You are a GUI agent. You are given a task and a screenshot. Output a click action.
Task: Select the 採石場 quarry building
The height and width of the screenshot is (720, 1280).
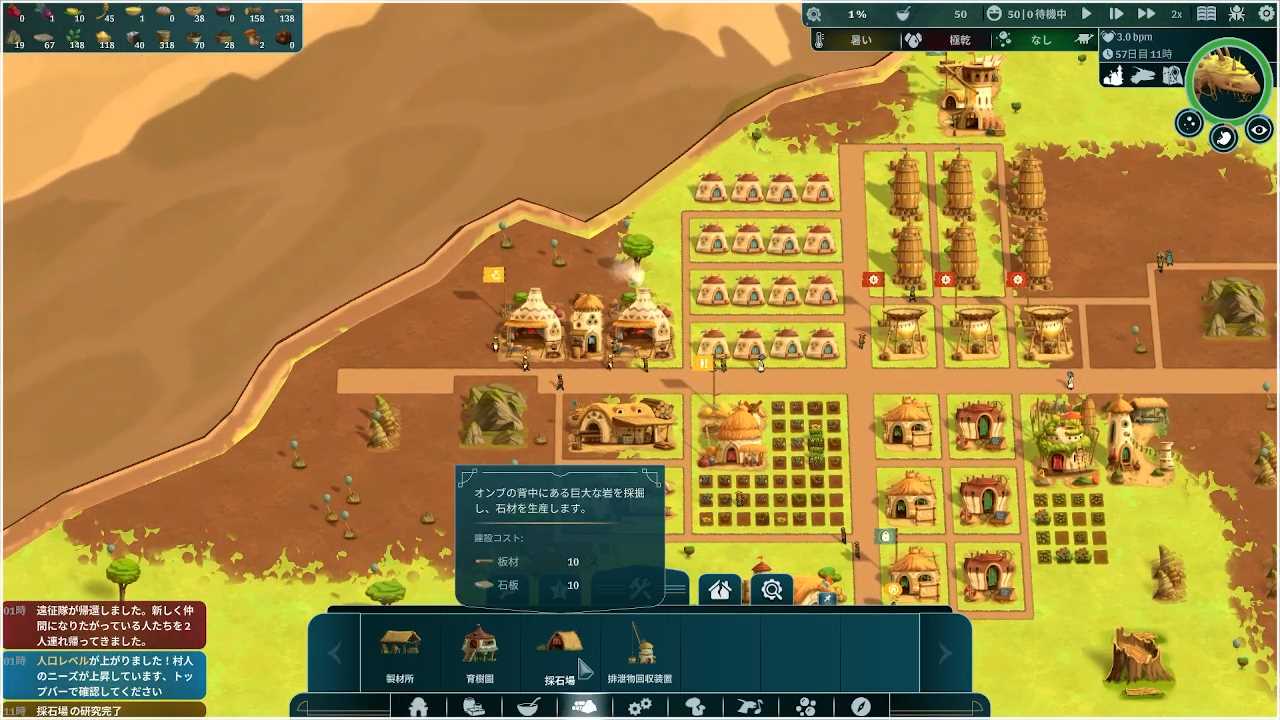560,652
